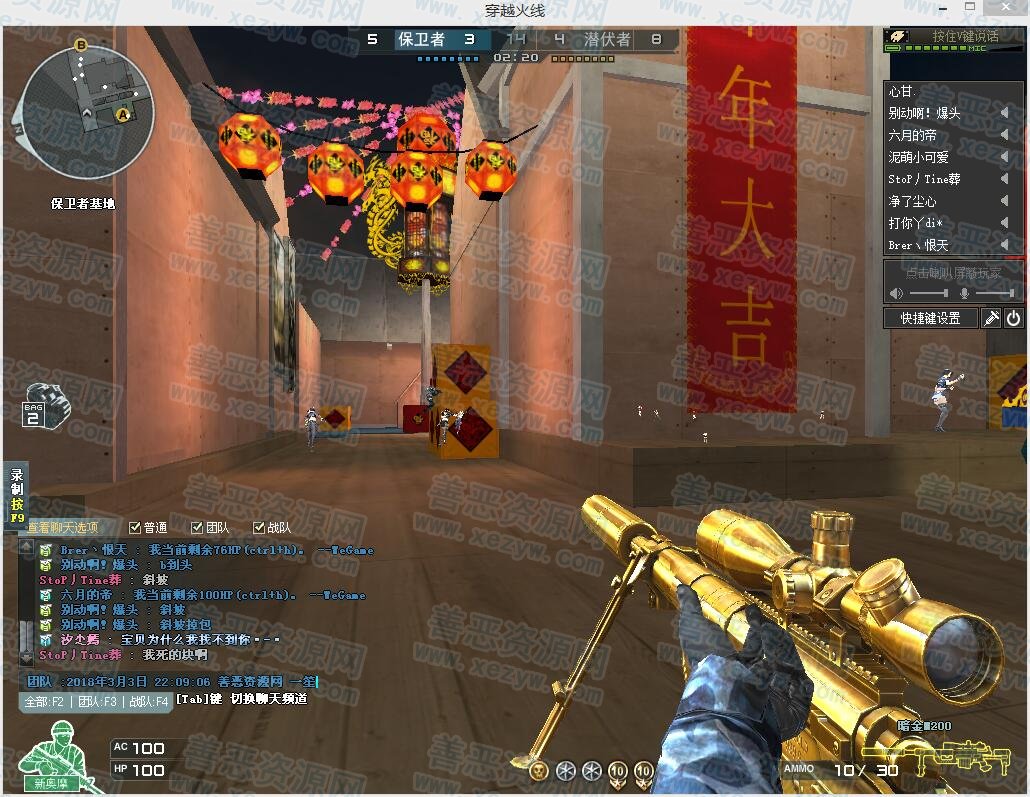The image size is (1030, 797).
Task: Adjust the microphone volume slider
Action: coord(994,293)
